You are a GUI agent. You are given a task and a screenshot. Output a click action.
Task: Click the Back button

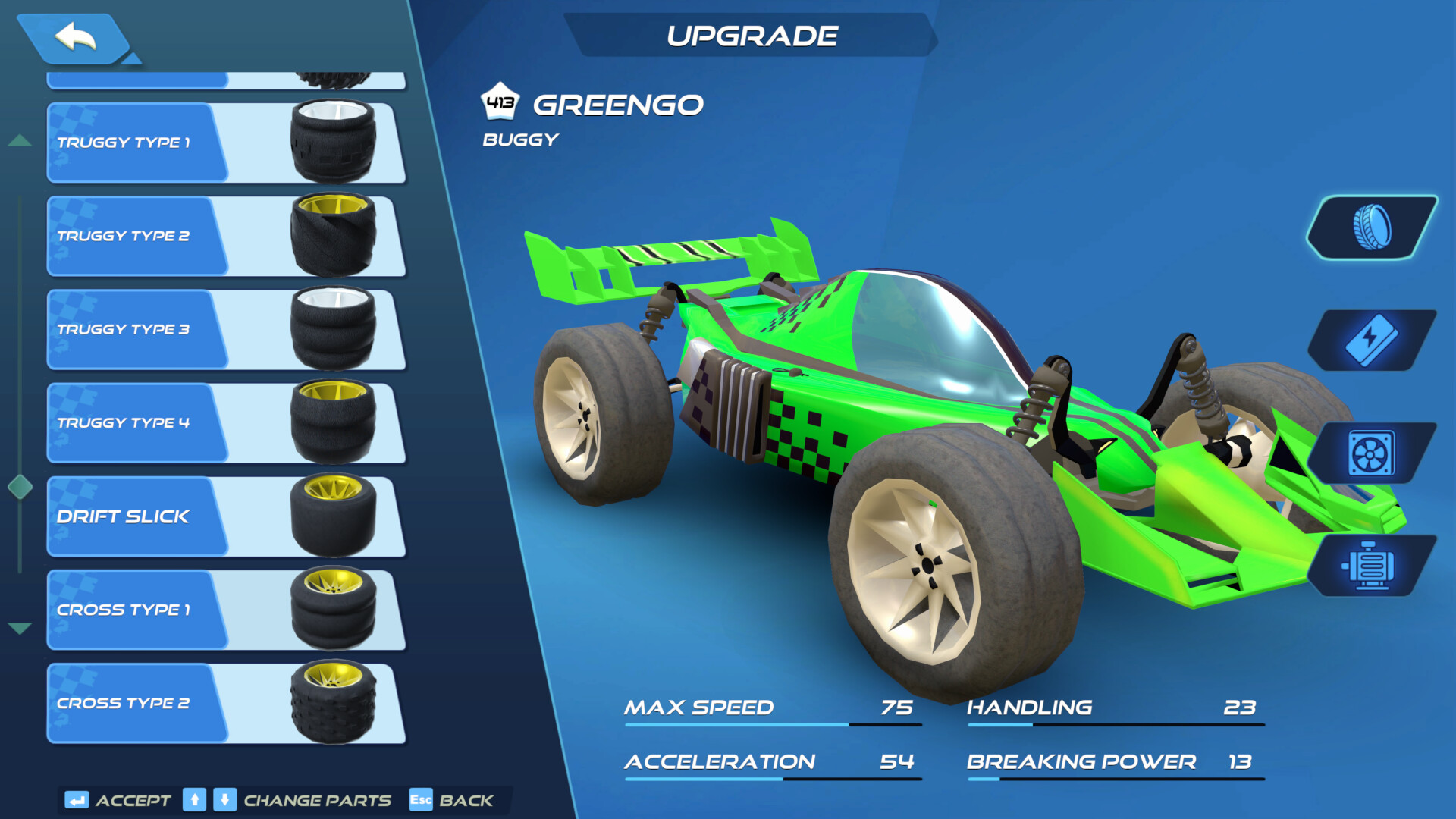[x=466, y=800]
